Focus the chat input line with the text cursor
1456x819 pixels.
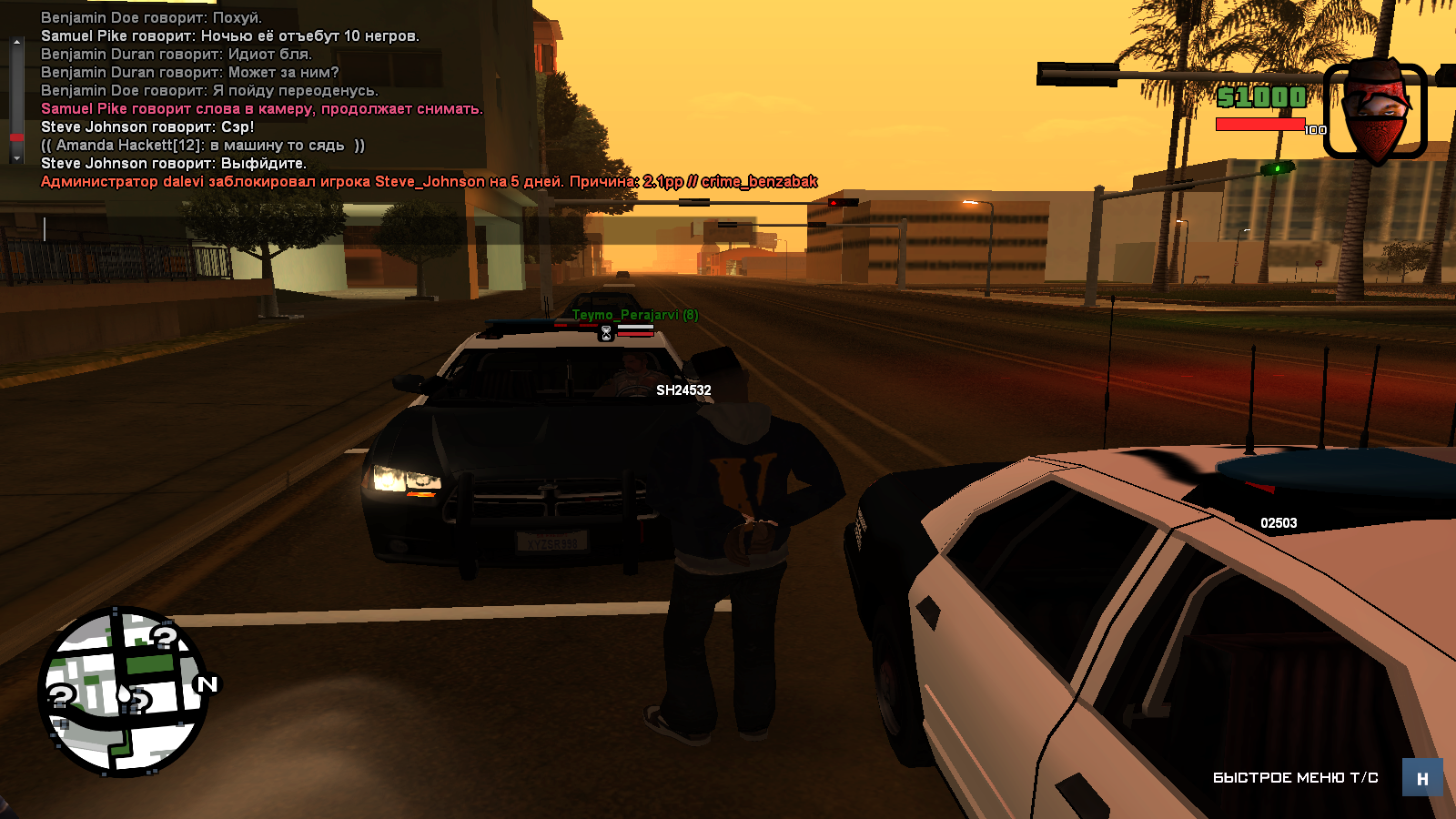(273, 229)
